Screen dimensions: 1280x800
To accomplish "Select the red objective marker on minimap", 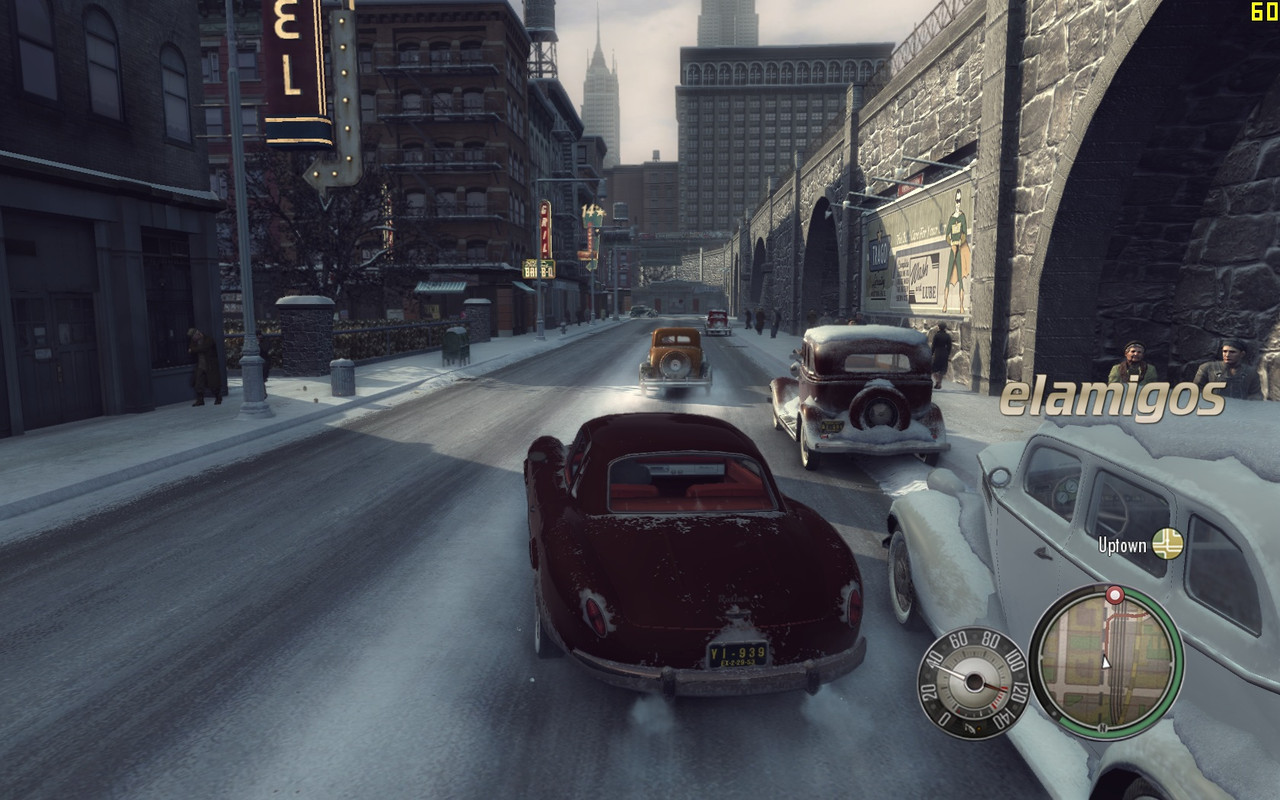I will (x=1114, y=595).
